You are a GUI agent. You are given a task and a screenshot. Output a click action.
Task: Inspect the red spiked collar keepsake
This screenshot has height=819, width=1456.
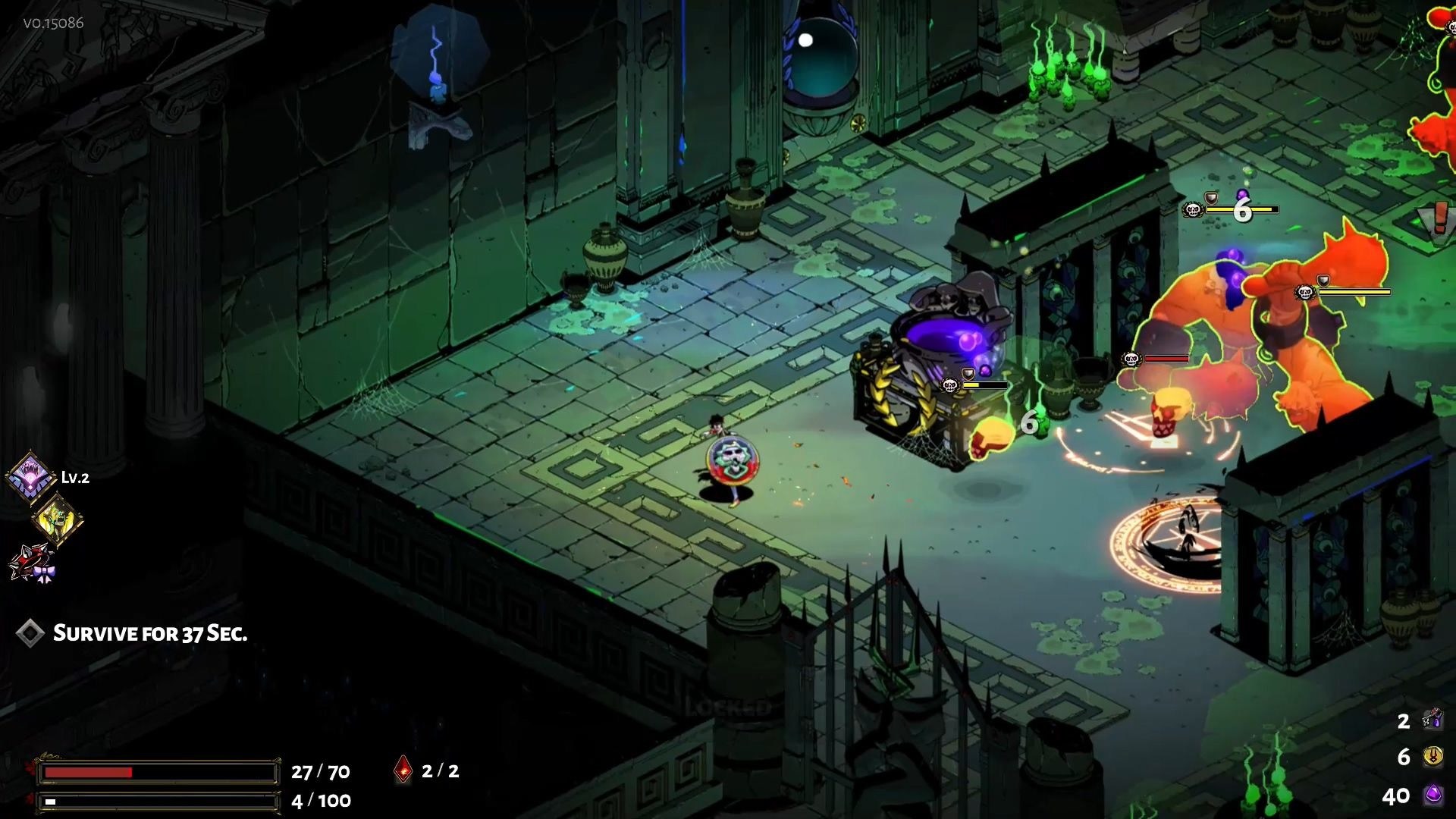pos(32,563)
